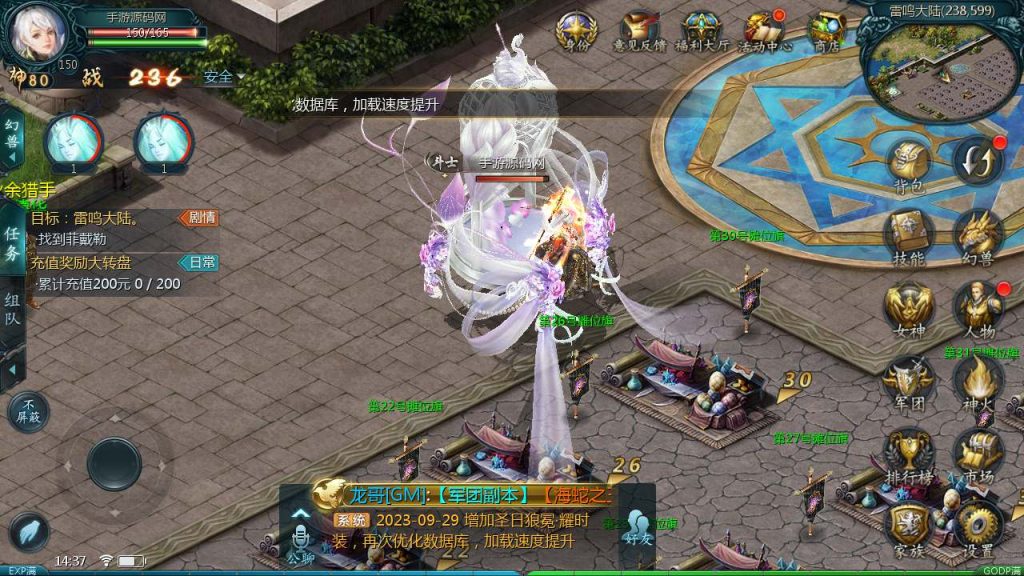Click the 身份 identity icon
The width and height of the screenshot is (1024, 576).
[577, 32]
